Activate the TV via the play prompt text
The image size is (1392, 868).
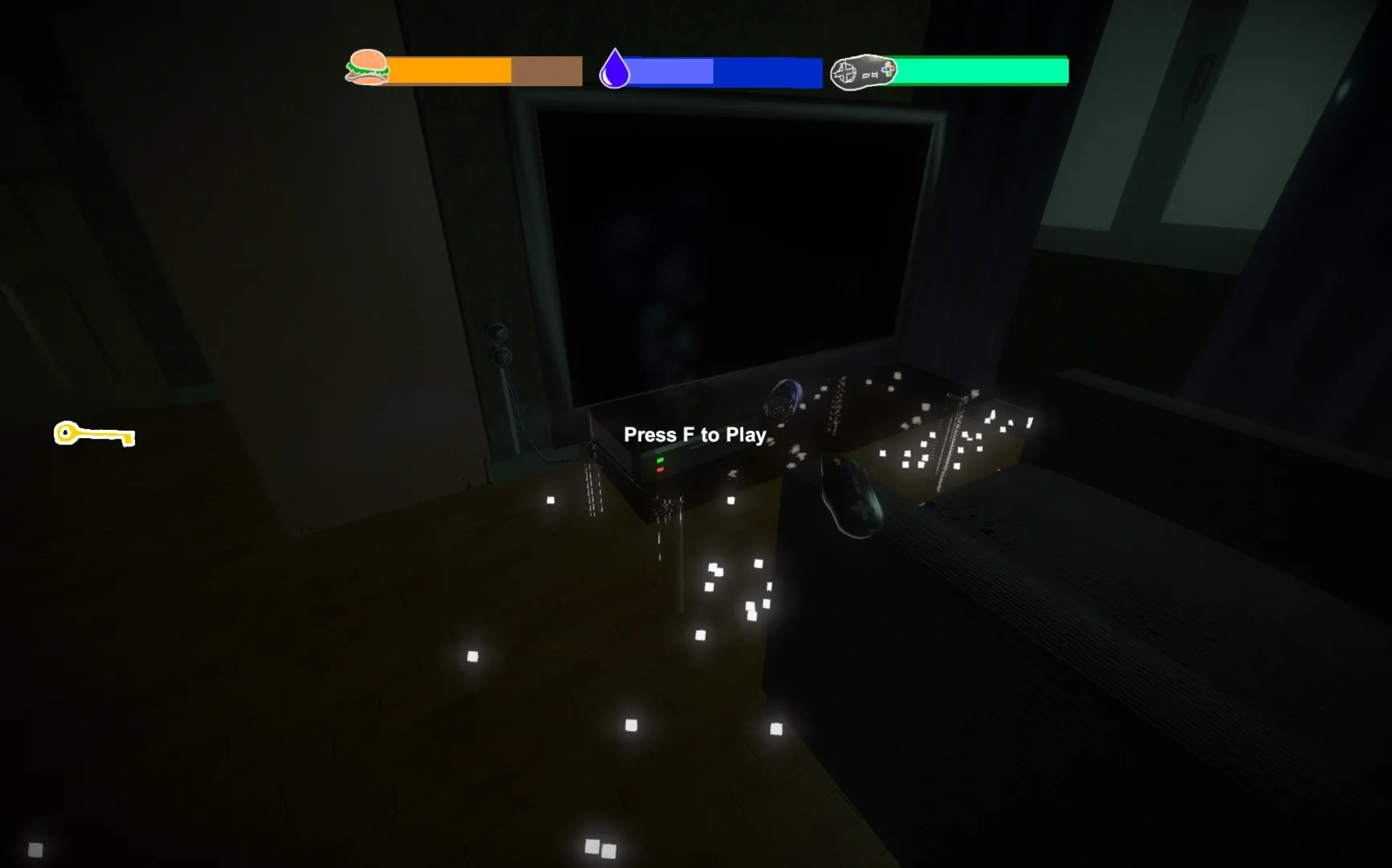pos(696,435)
